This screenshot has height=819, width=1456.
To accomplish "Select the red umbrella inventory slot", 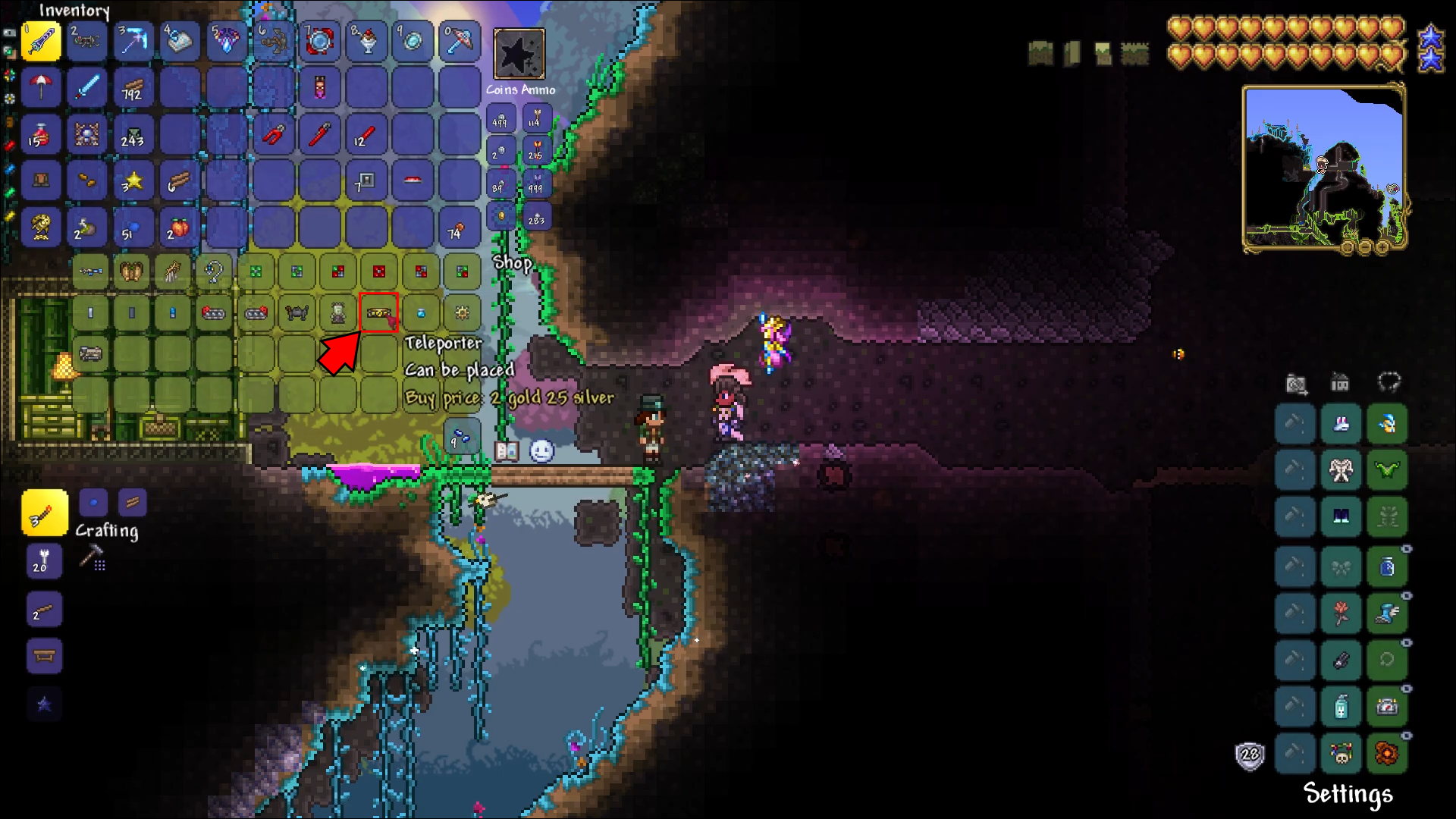I will click(x=41, y=88).
